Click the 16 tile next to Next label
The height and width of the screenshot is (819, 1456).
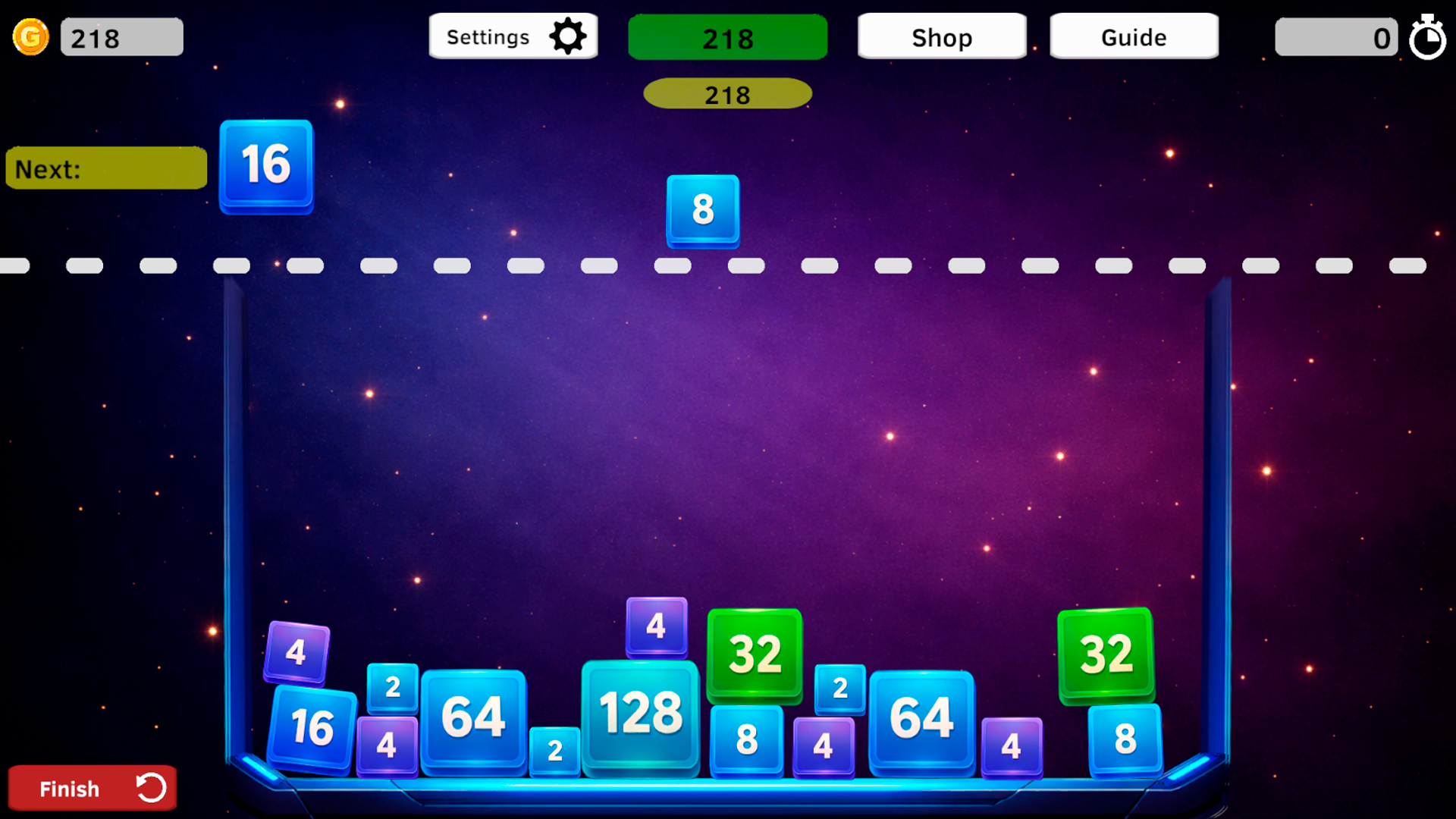click(265, 165)
